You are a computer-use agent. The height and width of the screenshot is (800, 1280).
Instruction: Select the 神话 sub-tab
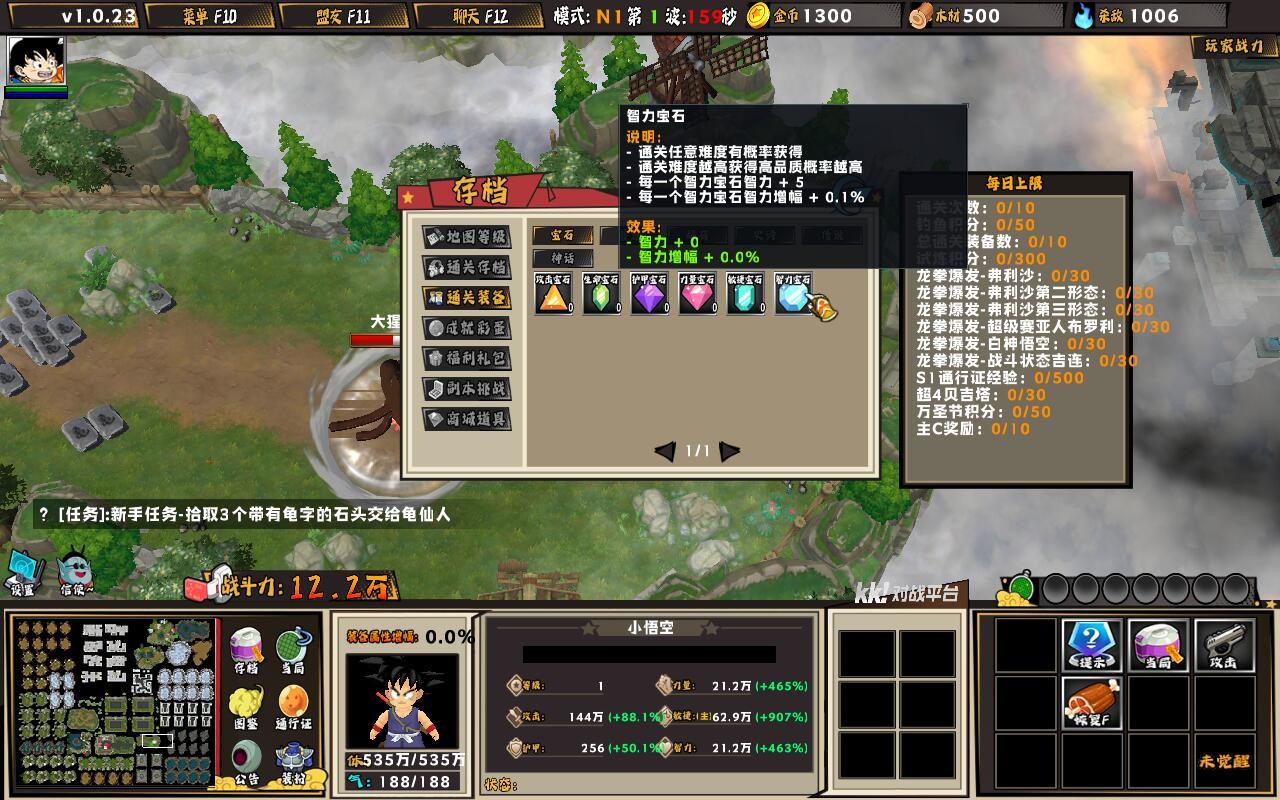click(x=563, y=259)
